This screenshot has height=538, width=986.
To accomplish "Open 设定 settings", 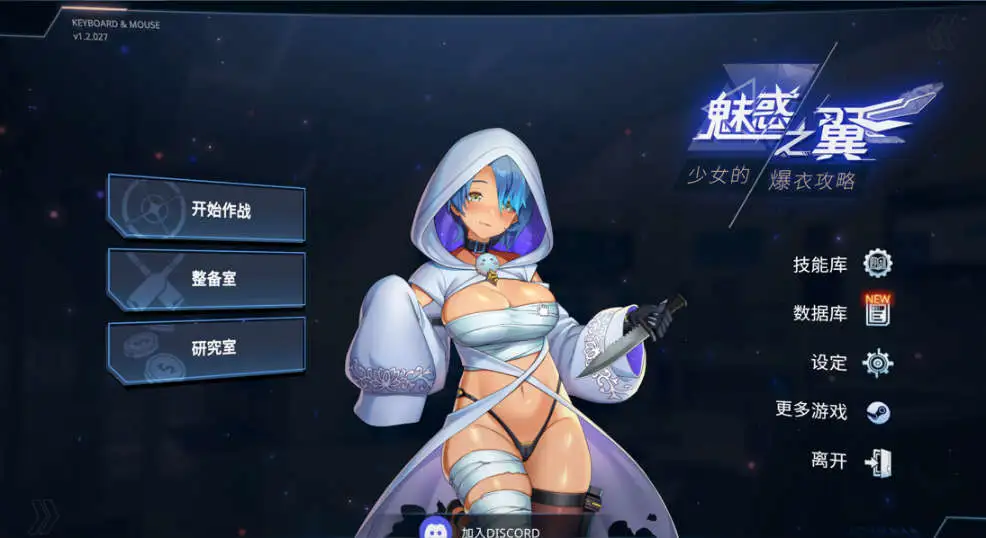I will point(850,362).
